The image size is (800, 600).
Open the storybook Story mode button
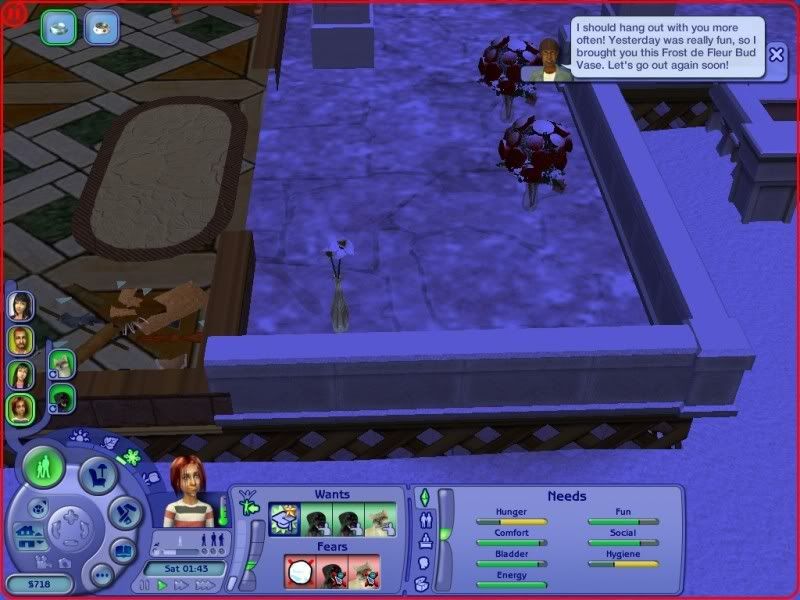[123, 551]
